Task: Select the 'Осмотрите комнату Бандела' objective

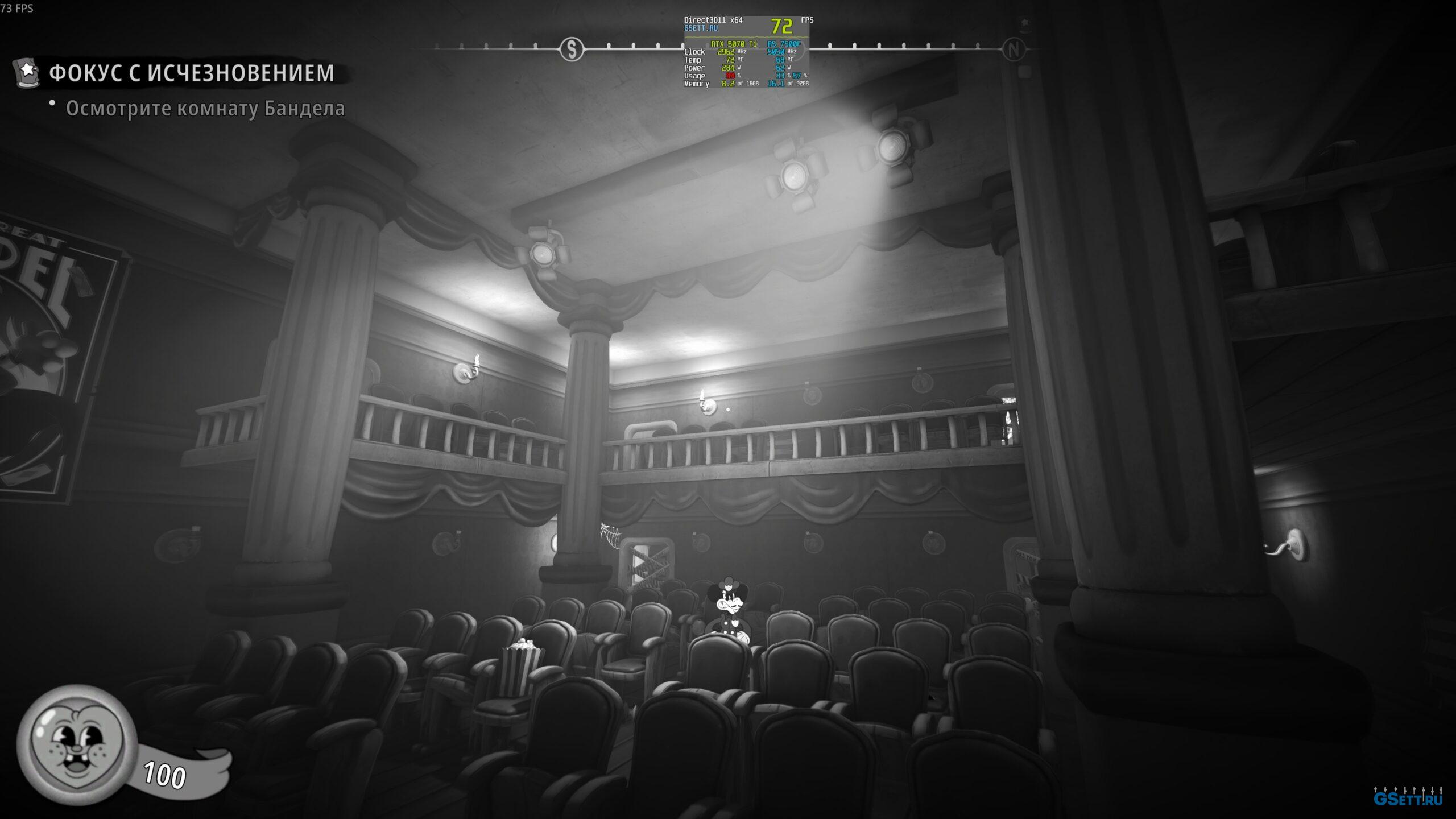Action: 205,108
